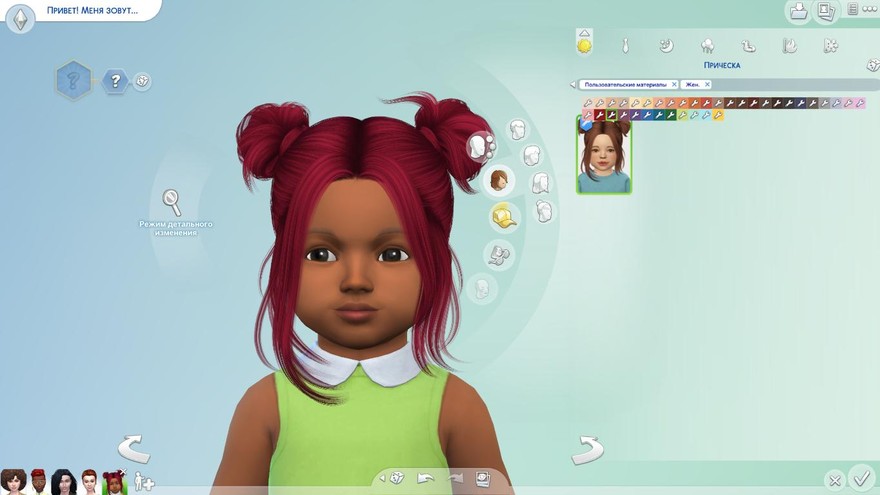
Task: Switch to sleepwear moon outfit category
Action: 666,45
